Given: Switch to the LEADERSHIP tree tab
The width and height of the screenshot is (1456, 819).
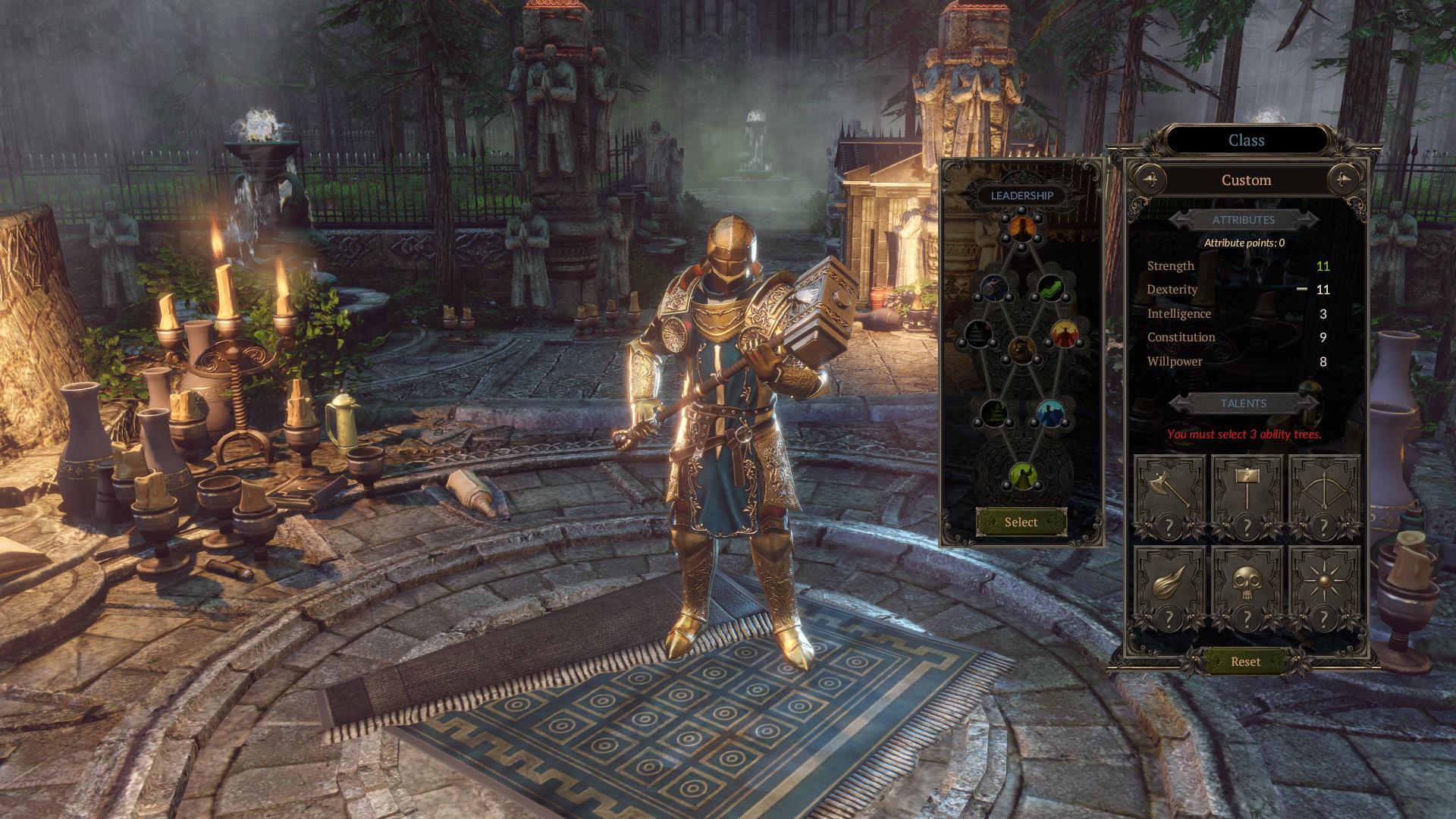Looking at the screenshot, I should [x=1023, y=195].
